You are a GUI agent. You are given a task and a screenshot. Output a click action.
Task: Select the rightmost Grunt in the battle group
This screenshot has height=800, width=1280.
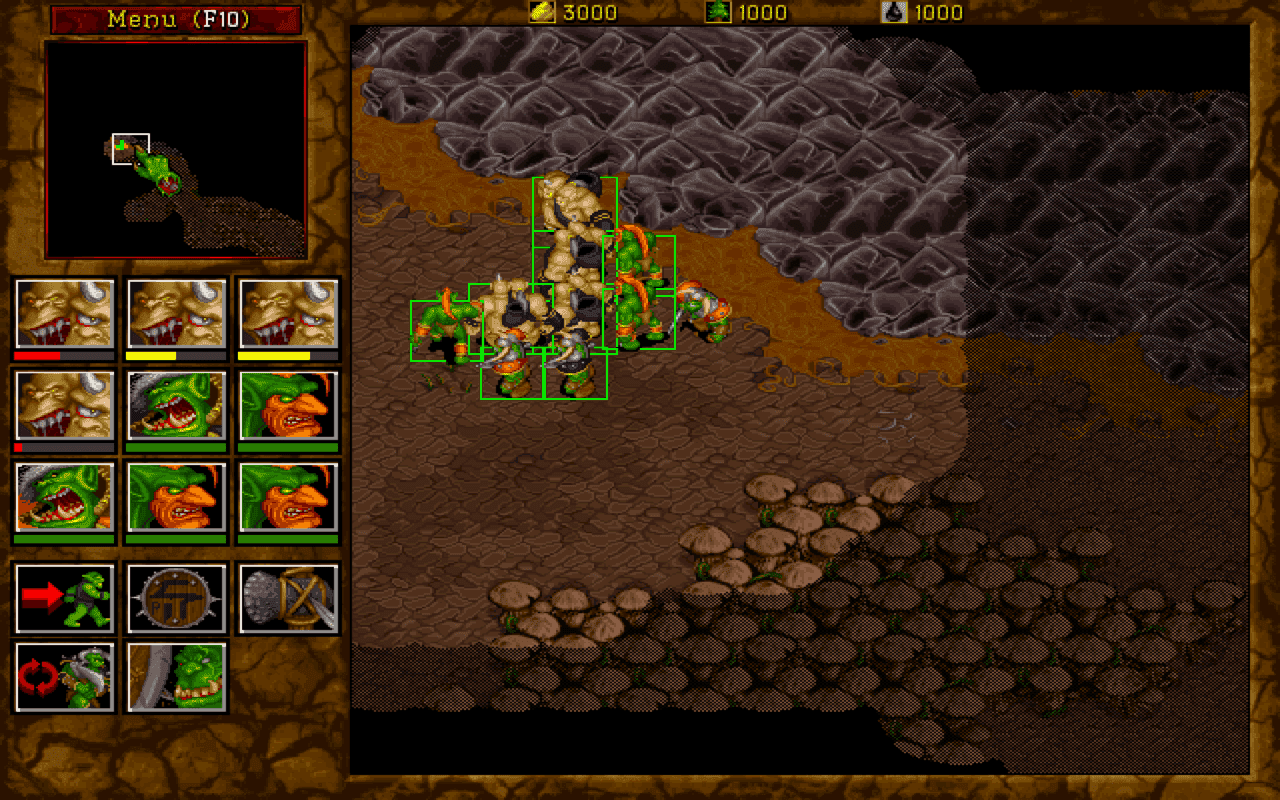click(706, 310)
